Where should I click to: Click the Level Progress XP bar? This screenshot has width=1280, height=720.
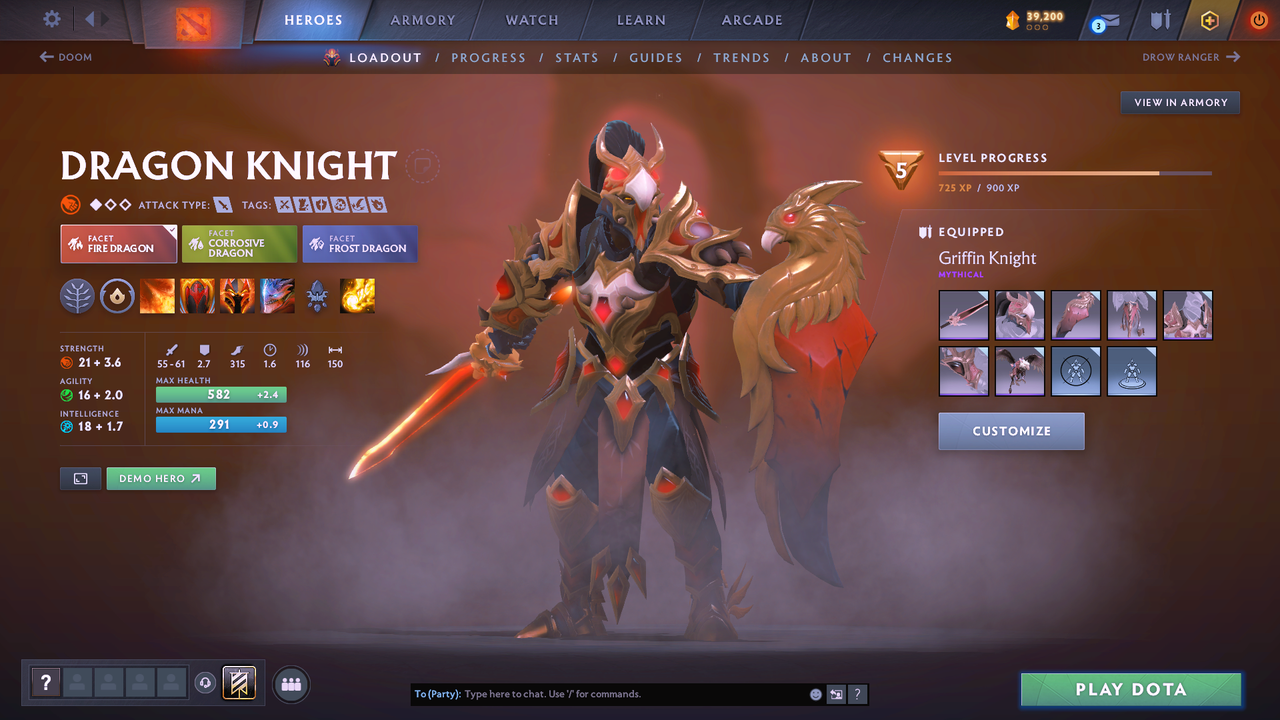1075,171
